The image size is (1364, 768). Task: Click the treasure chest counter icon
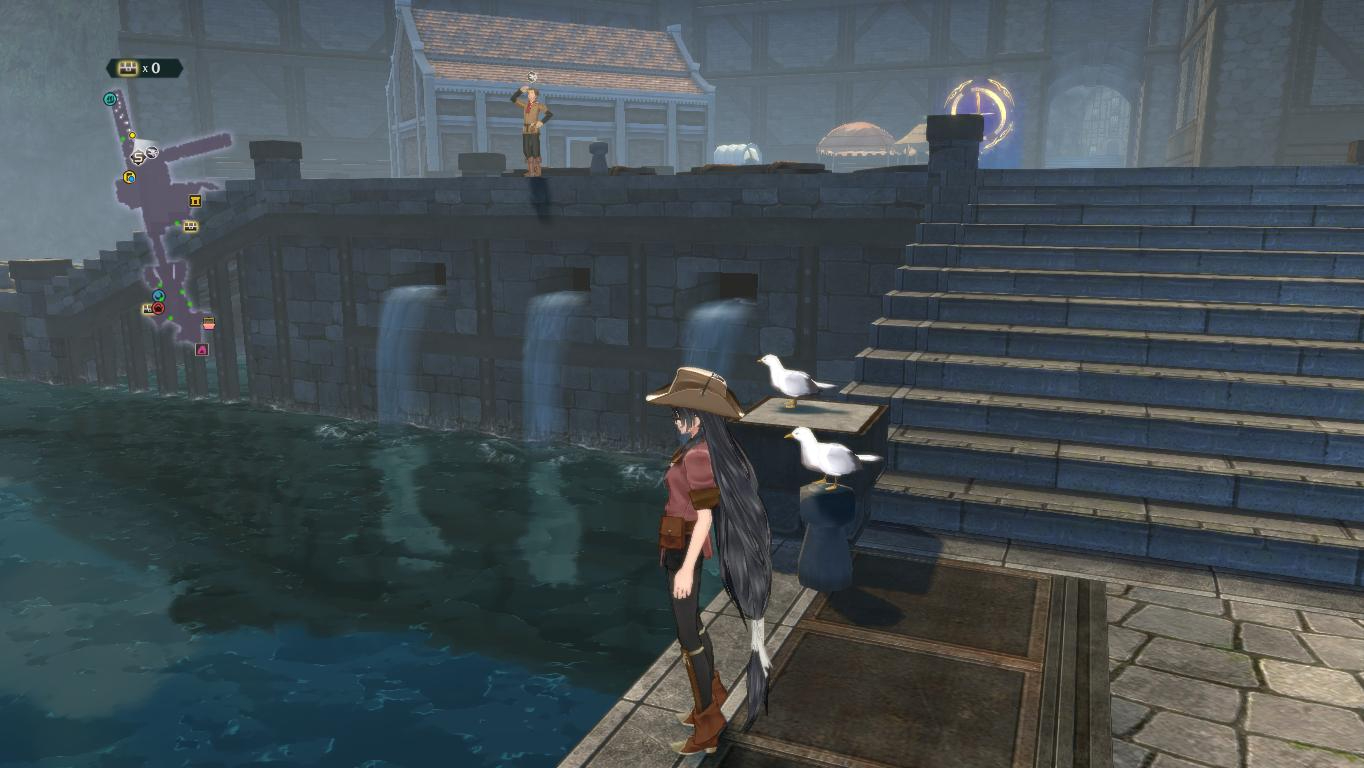(127, 68)
